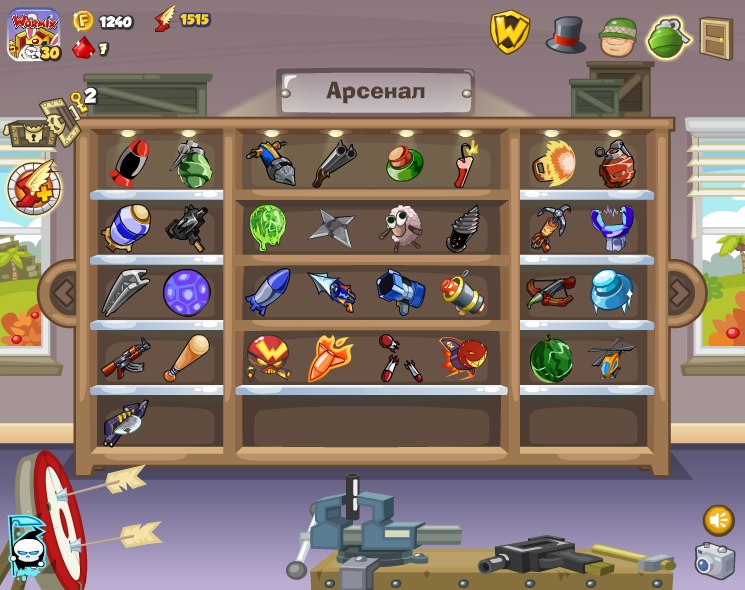Select the yellow helicopter weapon
745x590 pixels.
click(x=611, y=358)
